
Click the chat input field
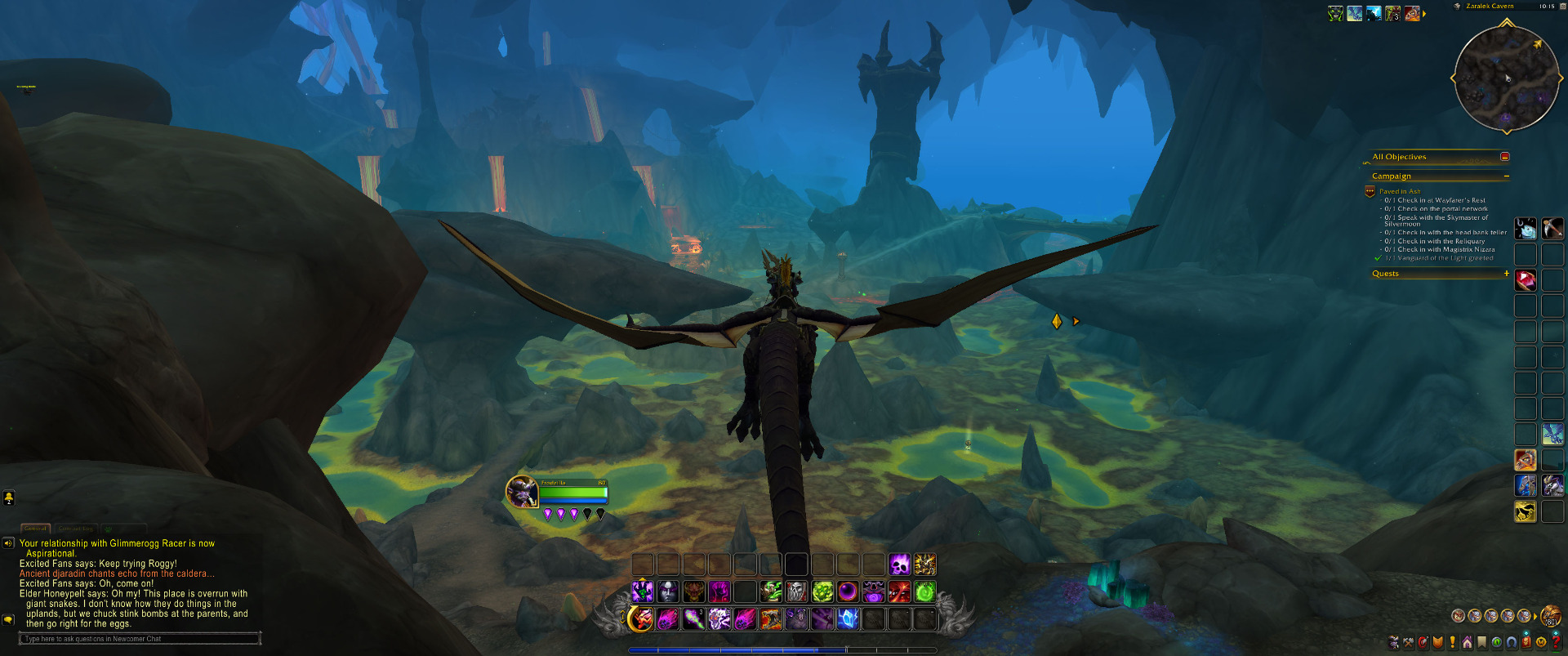coord(139,639)
